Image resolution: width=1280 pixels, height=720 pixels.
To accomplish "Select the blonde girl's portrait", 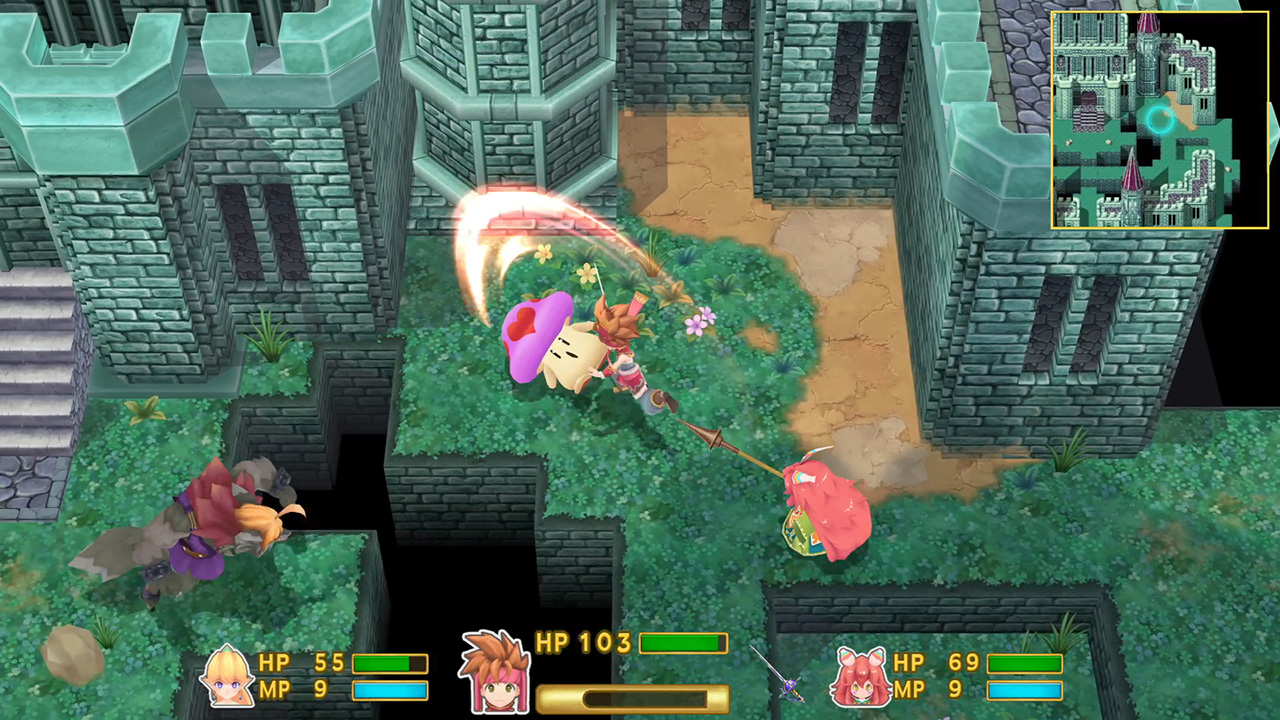I will coord(227,675).
